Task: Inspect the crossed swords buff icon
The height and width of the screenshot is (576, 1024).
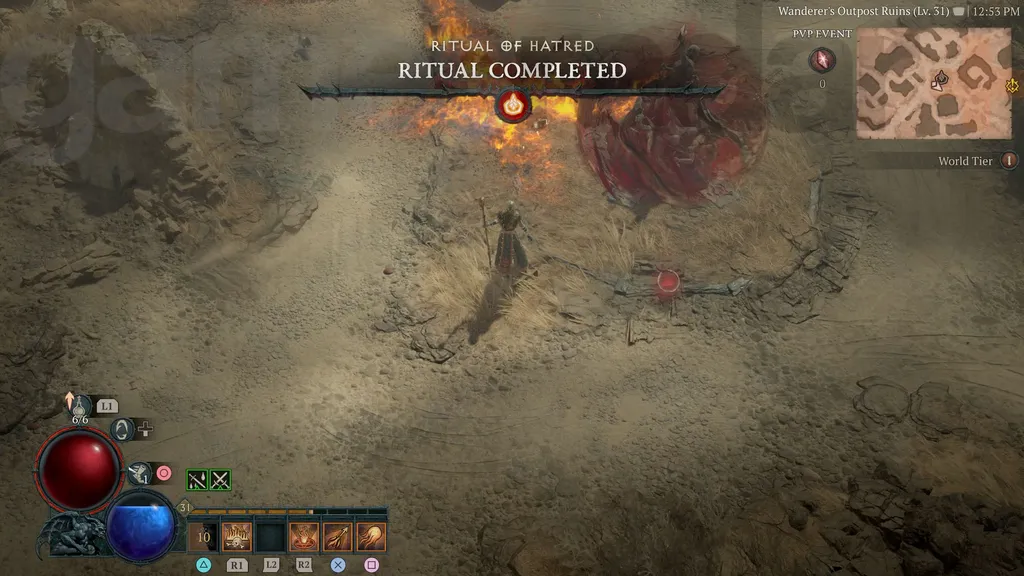Action: pos(220,480)
